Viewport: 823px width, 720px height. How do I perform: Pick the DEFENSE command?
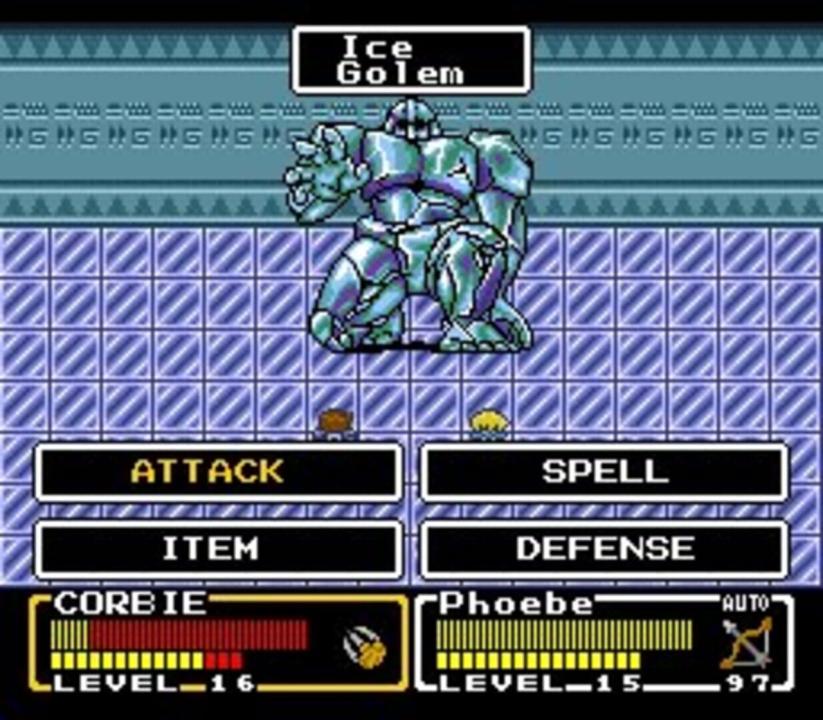tap(603, 549)
